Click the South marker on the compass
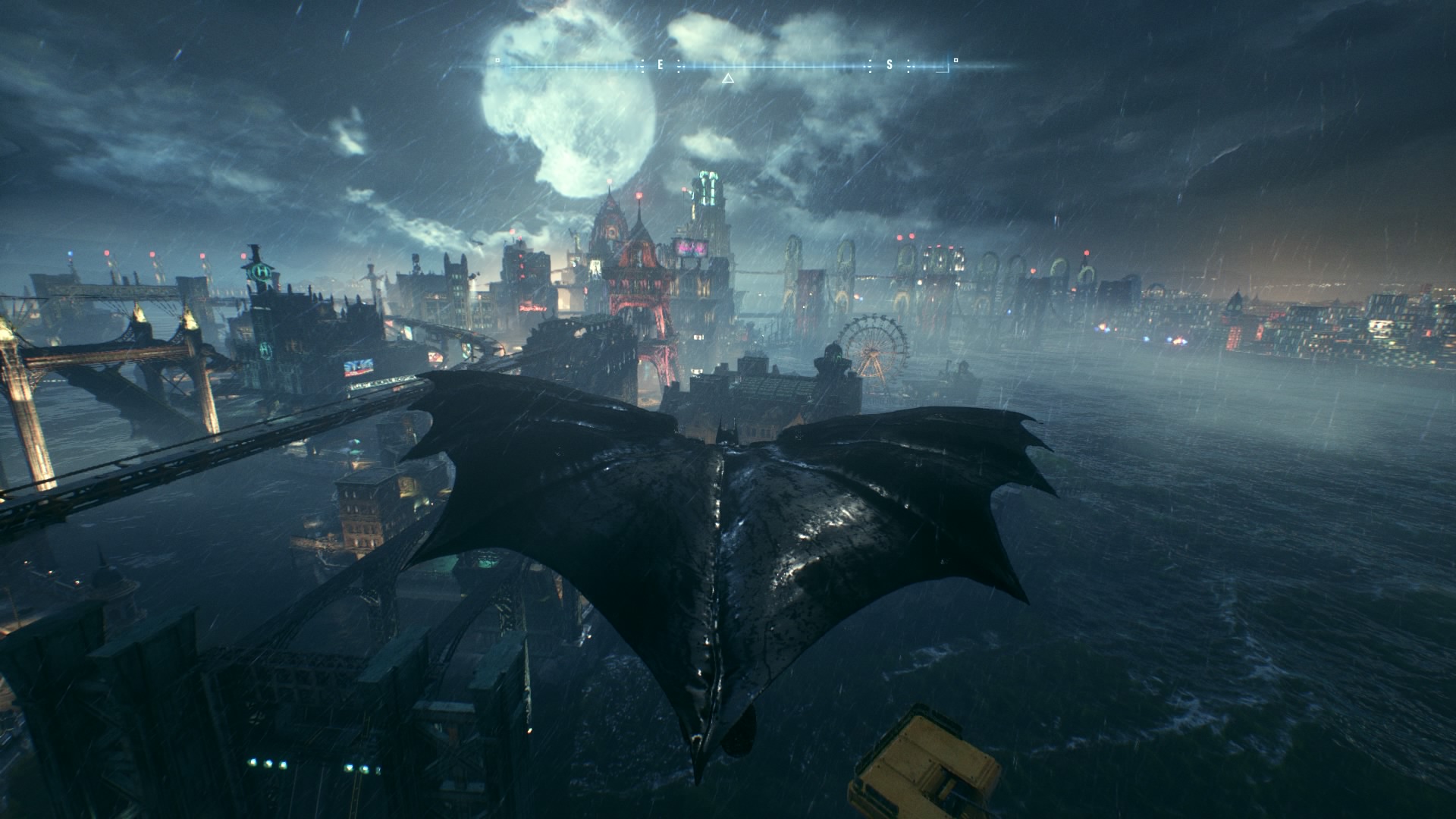The height and width of the screenshot is (819, 1456). (x=890, y=65)
